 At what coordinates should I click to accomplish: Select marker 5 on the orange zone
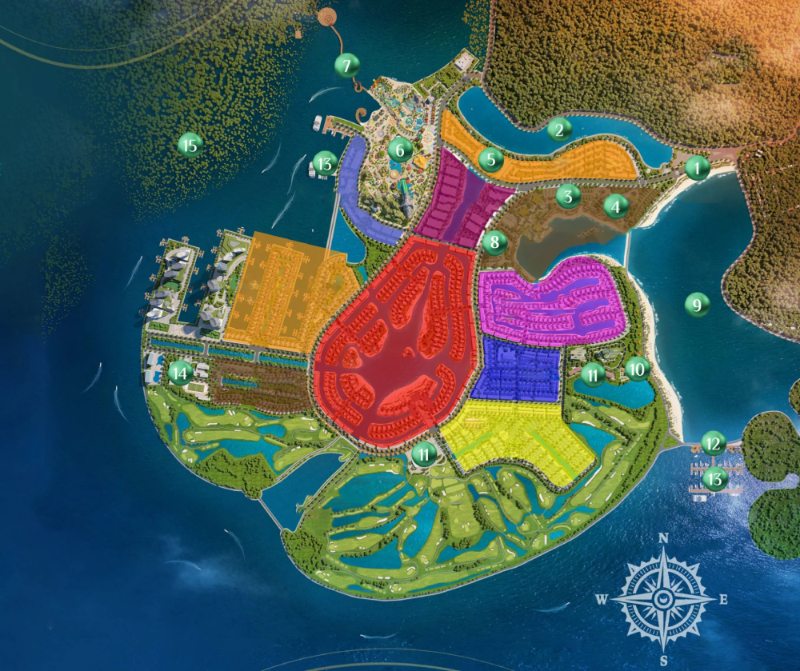490,158
